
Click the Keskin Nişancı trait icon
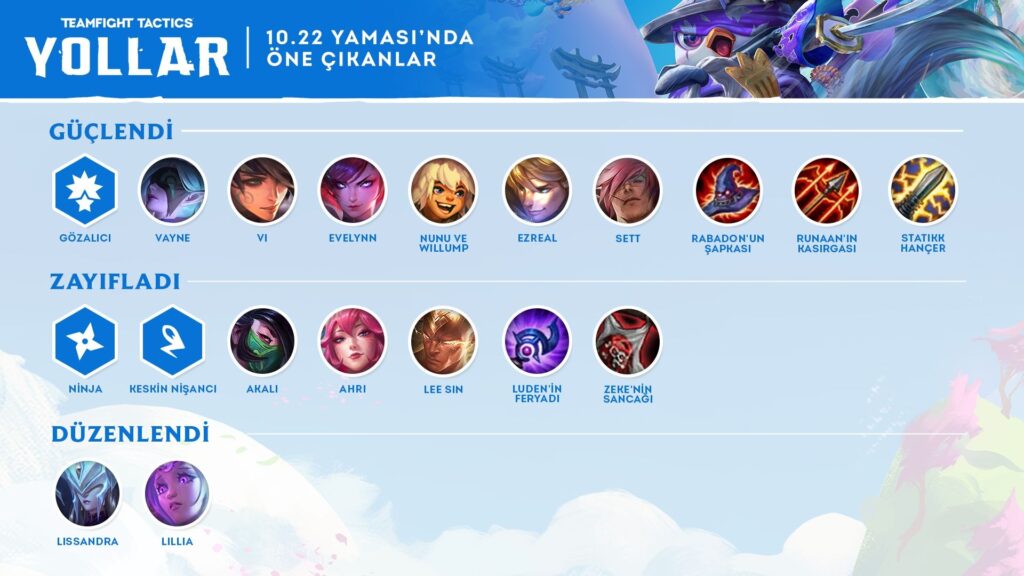coord(173,341)
